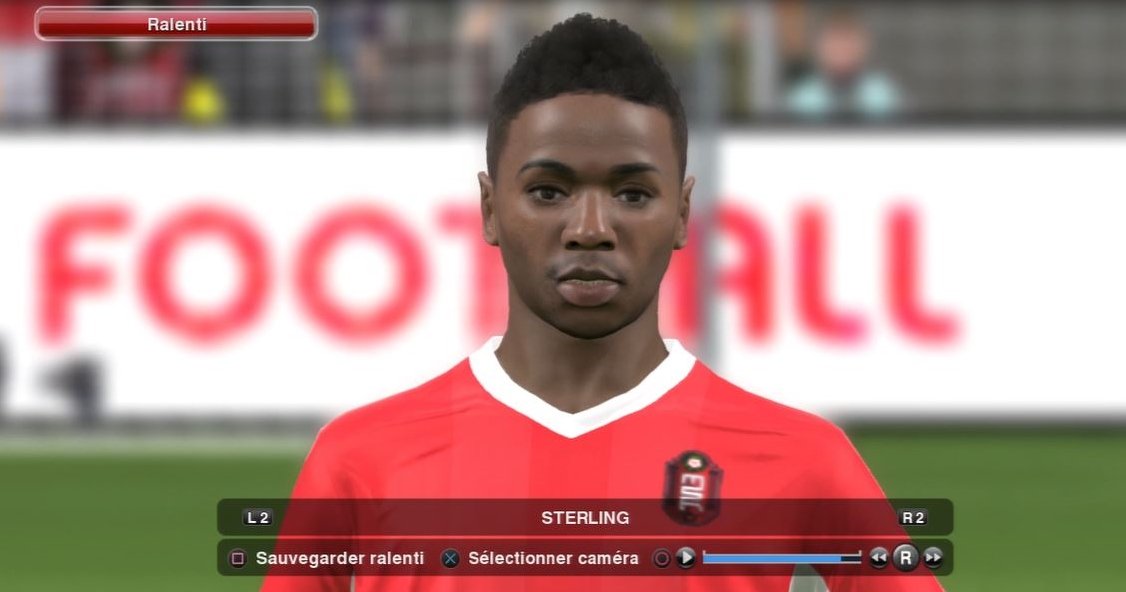Click the blue replay progress bar
Viewport: 1126px width, 592px height.
[x=781, y=558]
